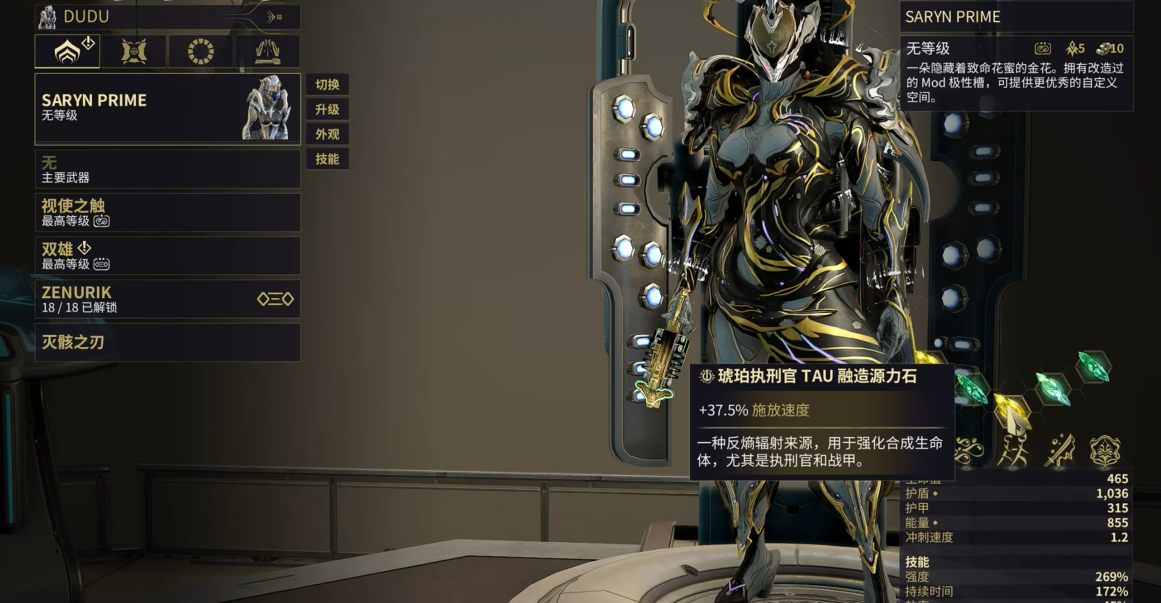
Task: Select the 灭骸之刃 Parazon slot
Action: [167, 342]
